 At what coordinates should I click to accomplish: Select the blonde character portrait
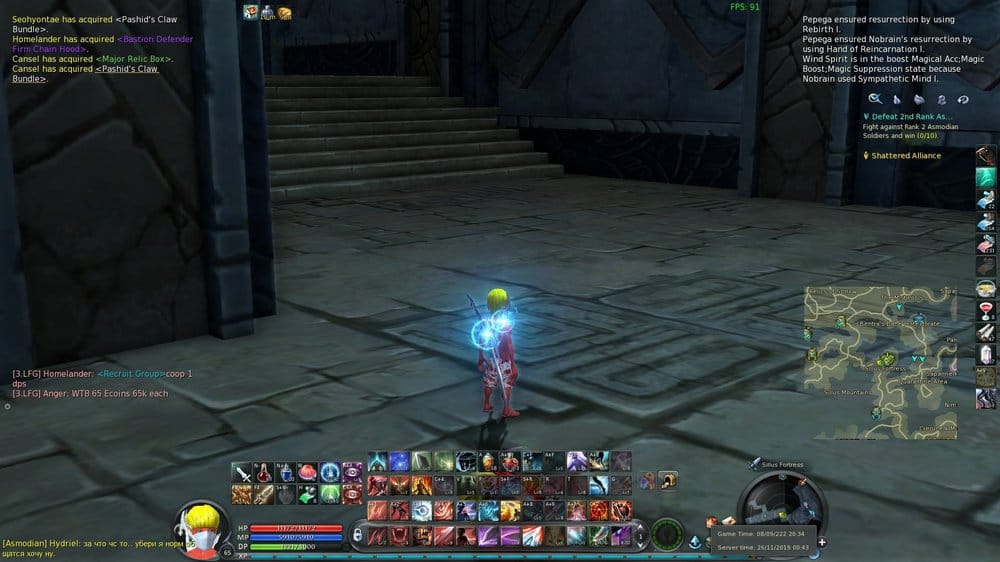pyautogui.click(x=201, y=526)
